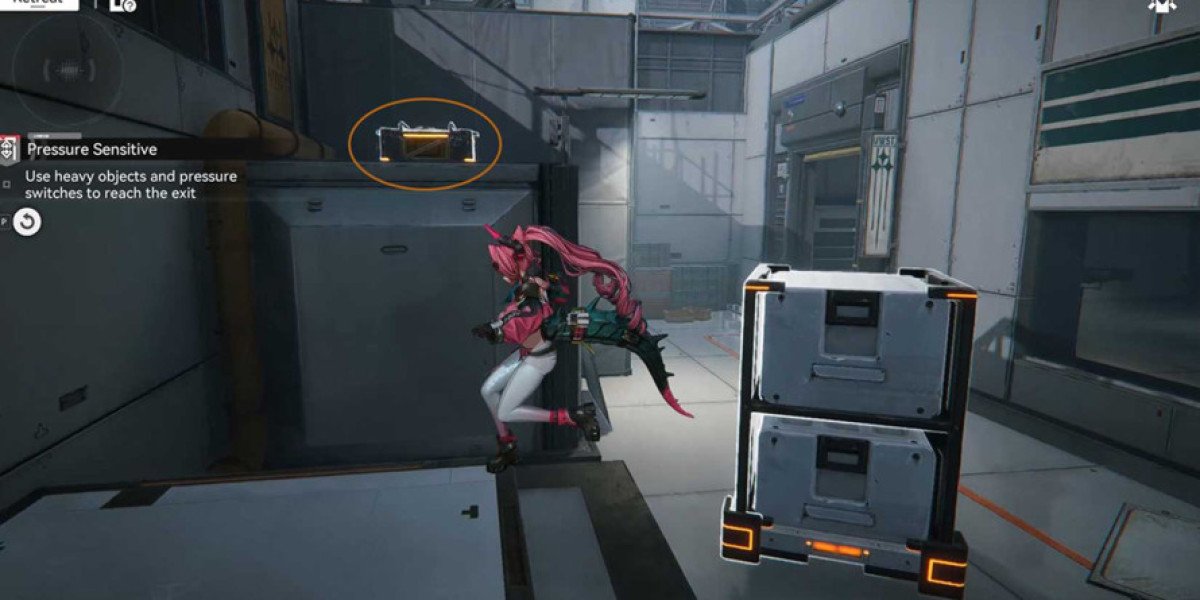Open the circular minimap
1200x600 pixels.
(x=68, y=67)
